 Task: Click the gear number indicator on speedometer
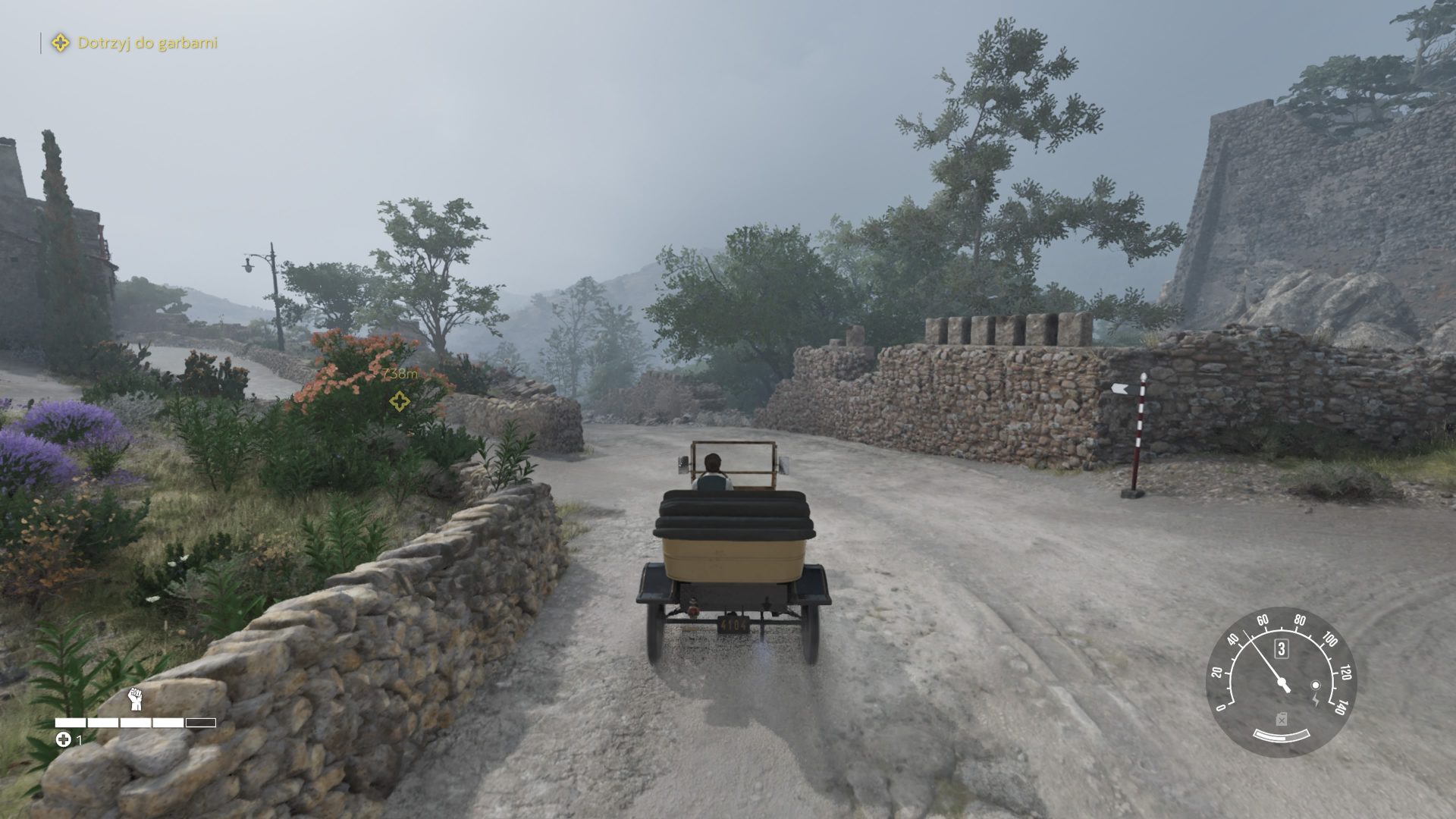click(x=1282, y=648)
